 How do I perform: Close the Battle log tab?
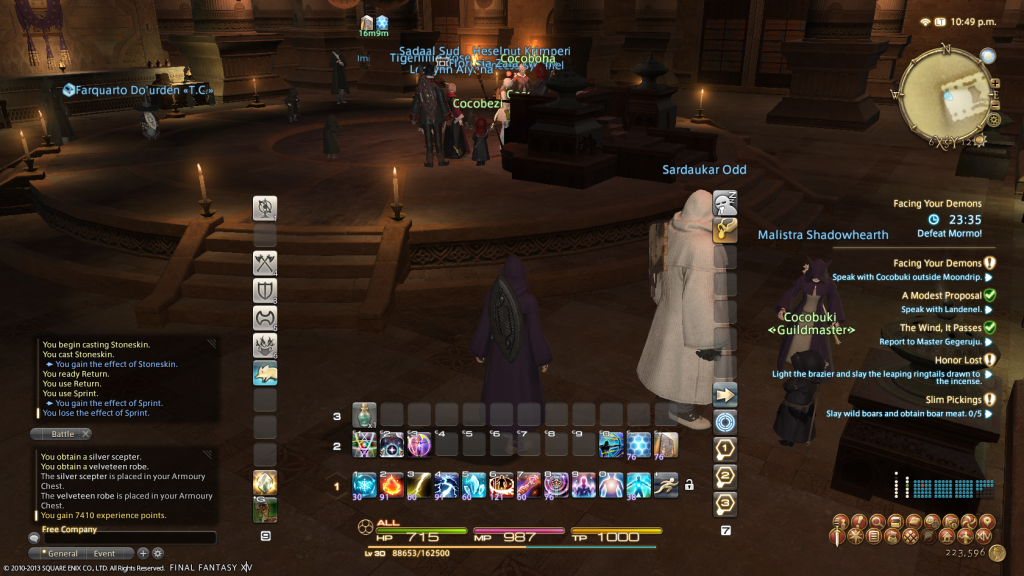[x=85, y=434]
